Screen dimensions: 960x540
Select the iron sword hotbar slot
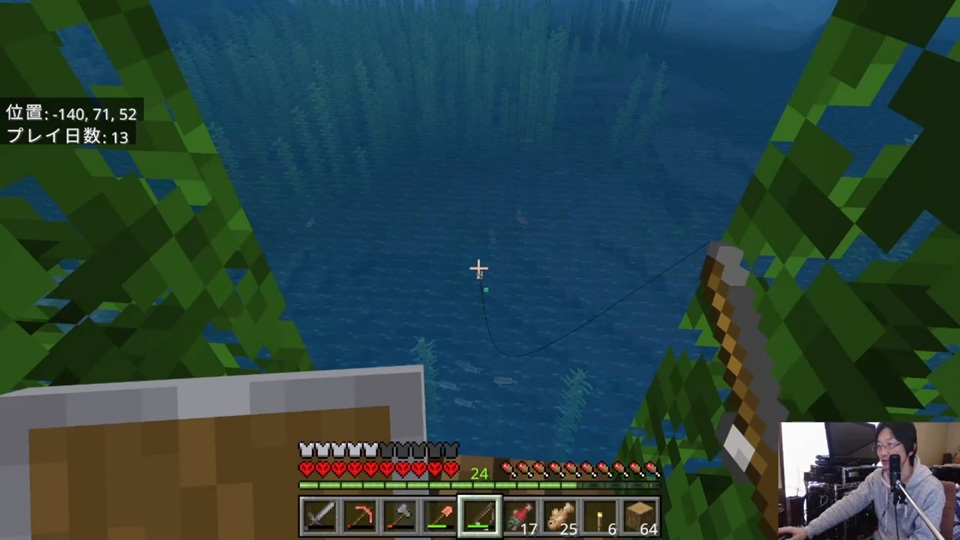318,516
